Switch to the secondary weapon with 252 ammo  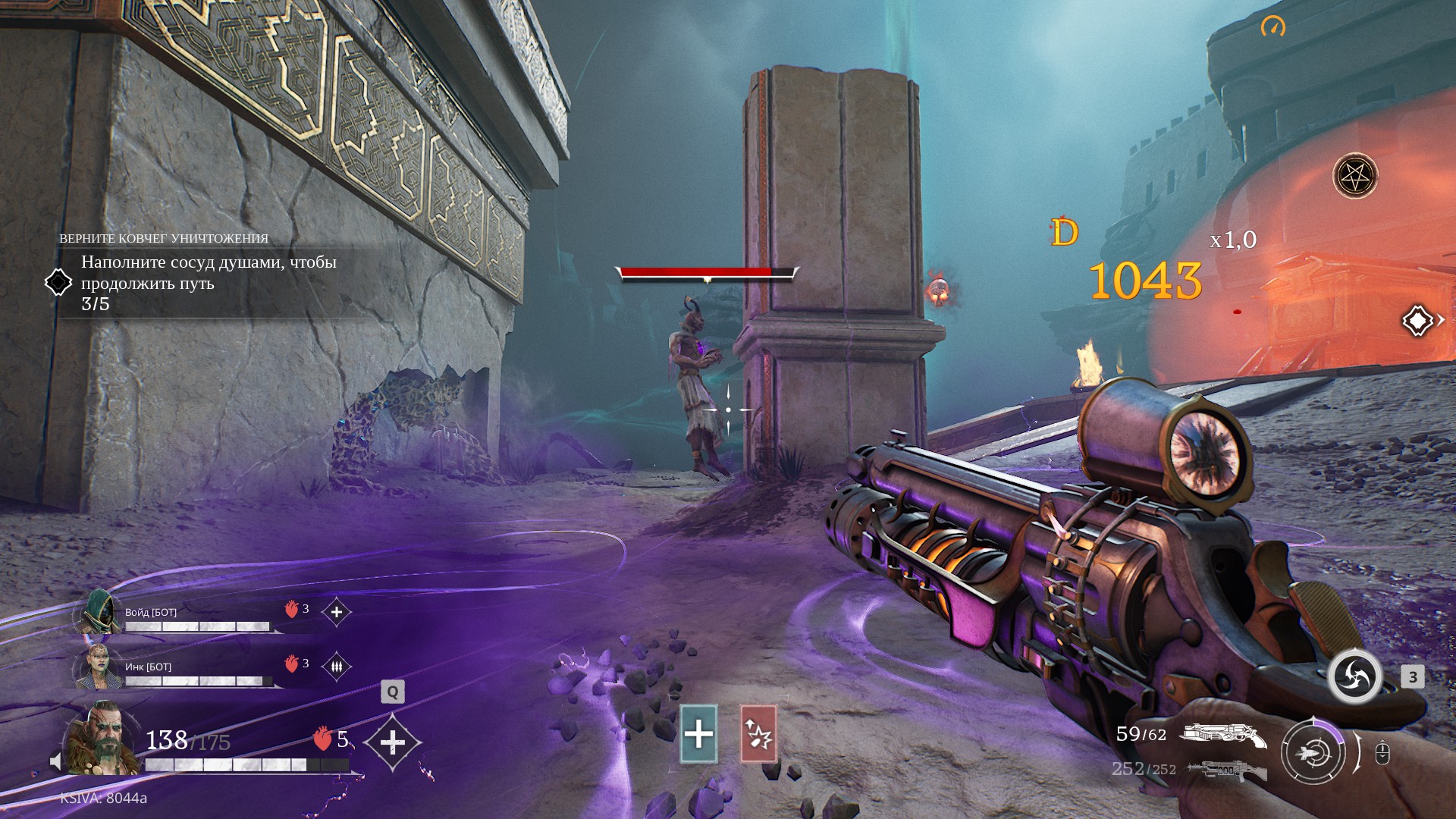click(x=1227, y=770)
